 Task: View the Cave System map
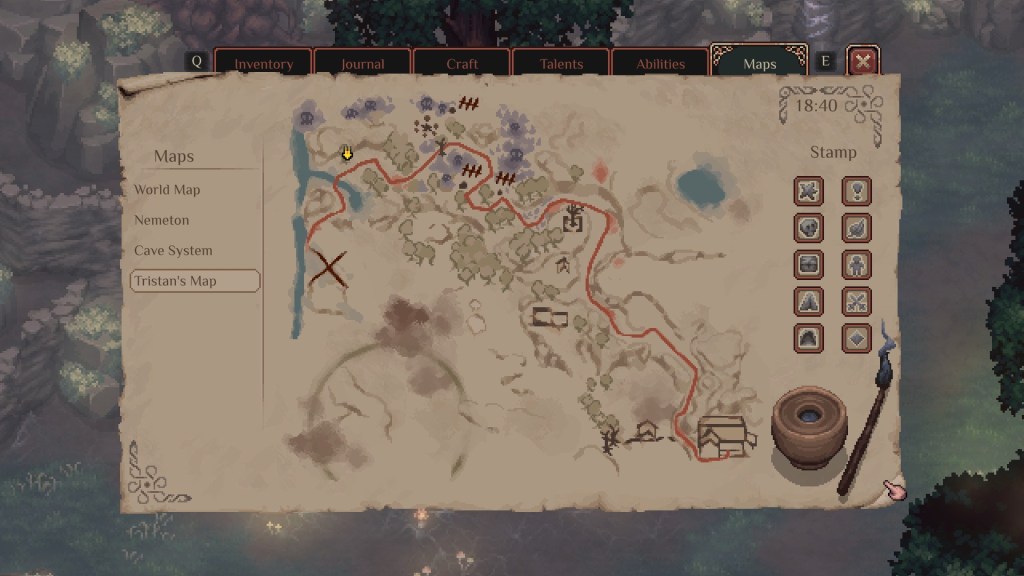click(x=173, y=251)
